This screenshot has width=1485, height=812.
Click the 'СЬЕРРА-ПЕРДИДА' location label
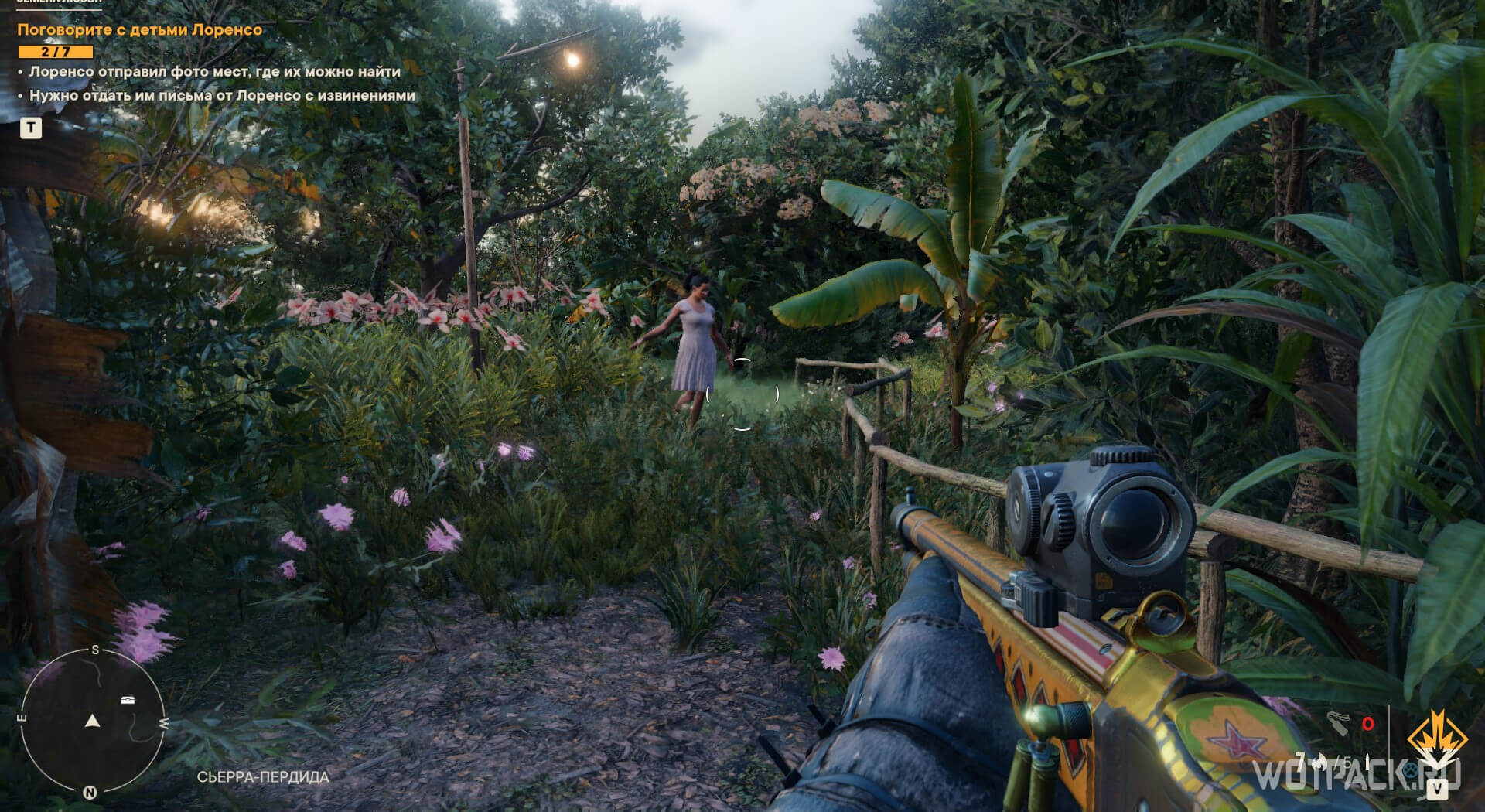point(263,776)
